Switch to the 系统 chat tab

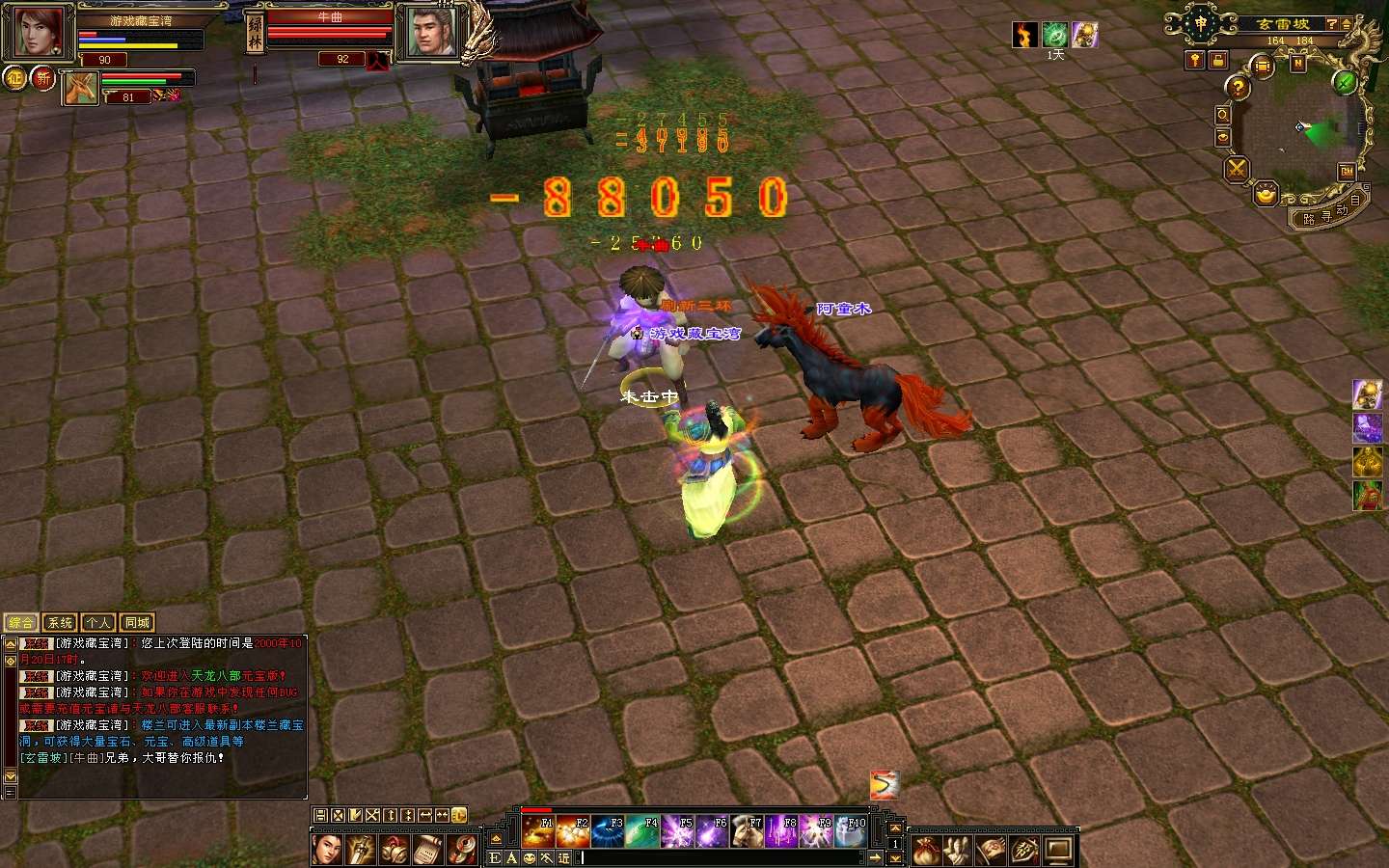click(60, 623)
